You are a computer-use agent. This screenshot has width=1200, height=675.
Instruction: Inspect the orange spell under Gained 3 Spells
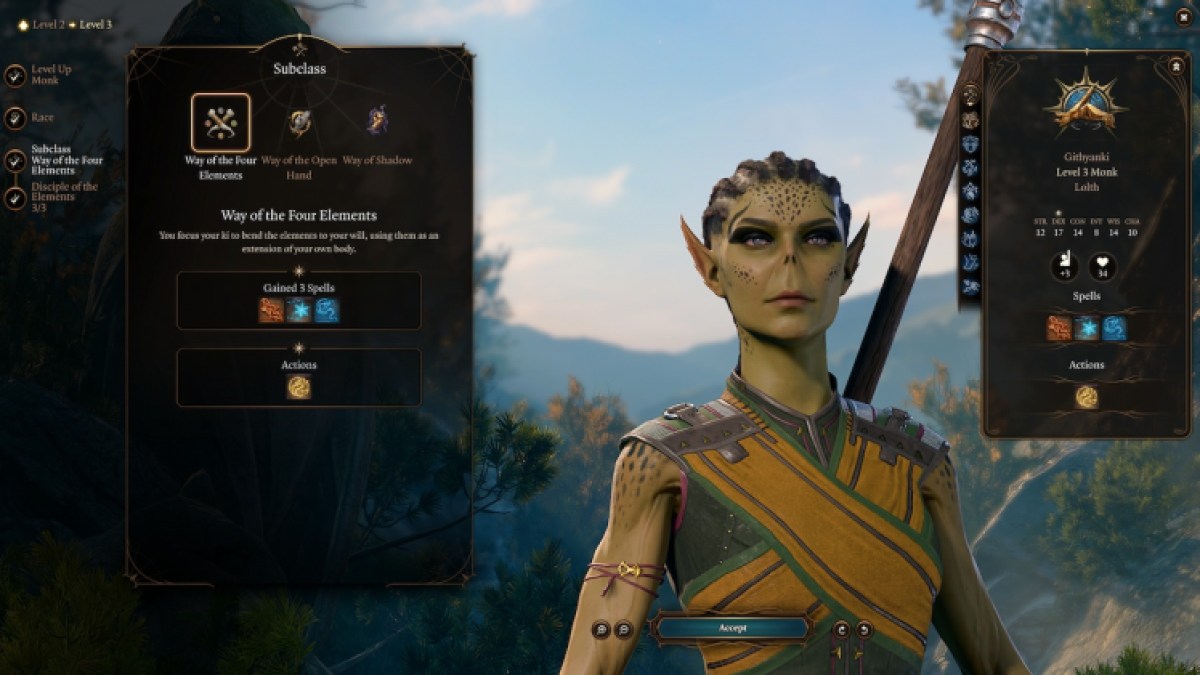(x=271, y=310)
